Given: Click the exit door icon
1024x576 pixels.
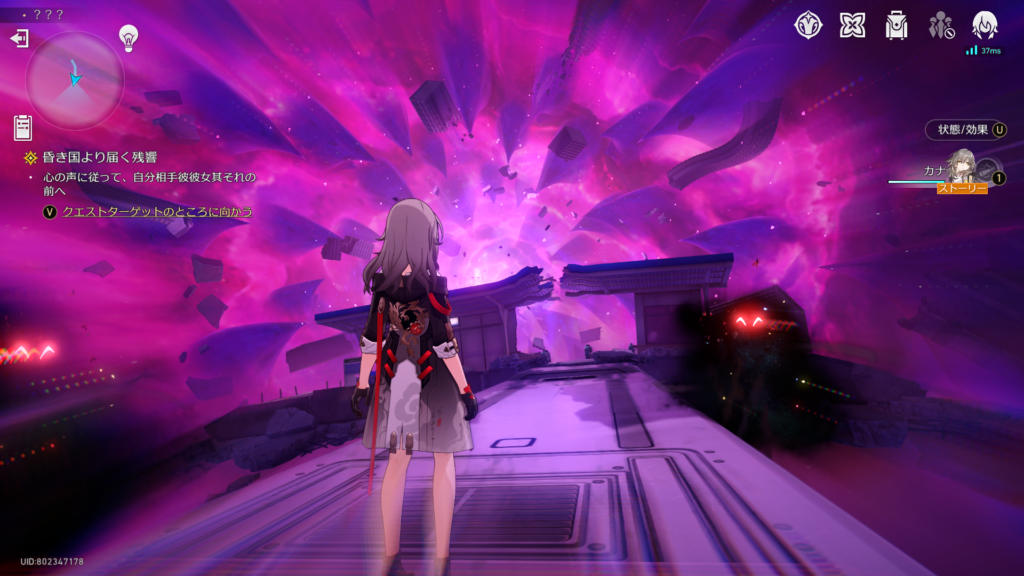Looking at the screenshot, I should pos(19,39).
